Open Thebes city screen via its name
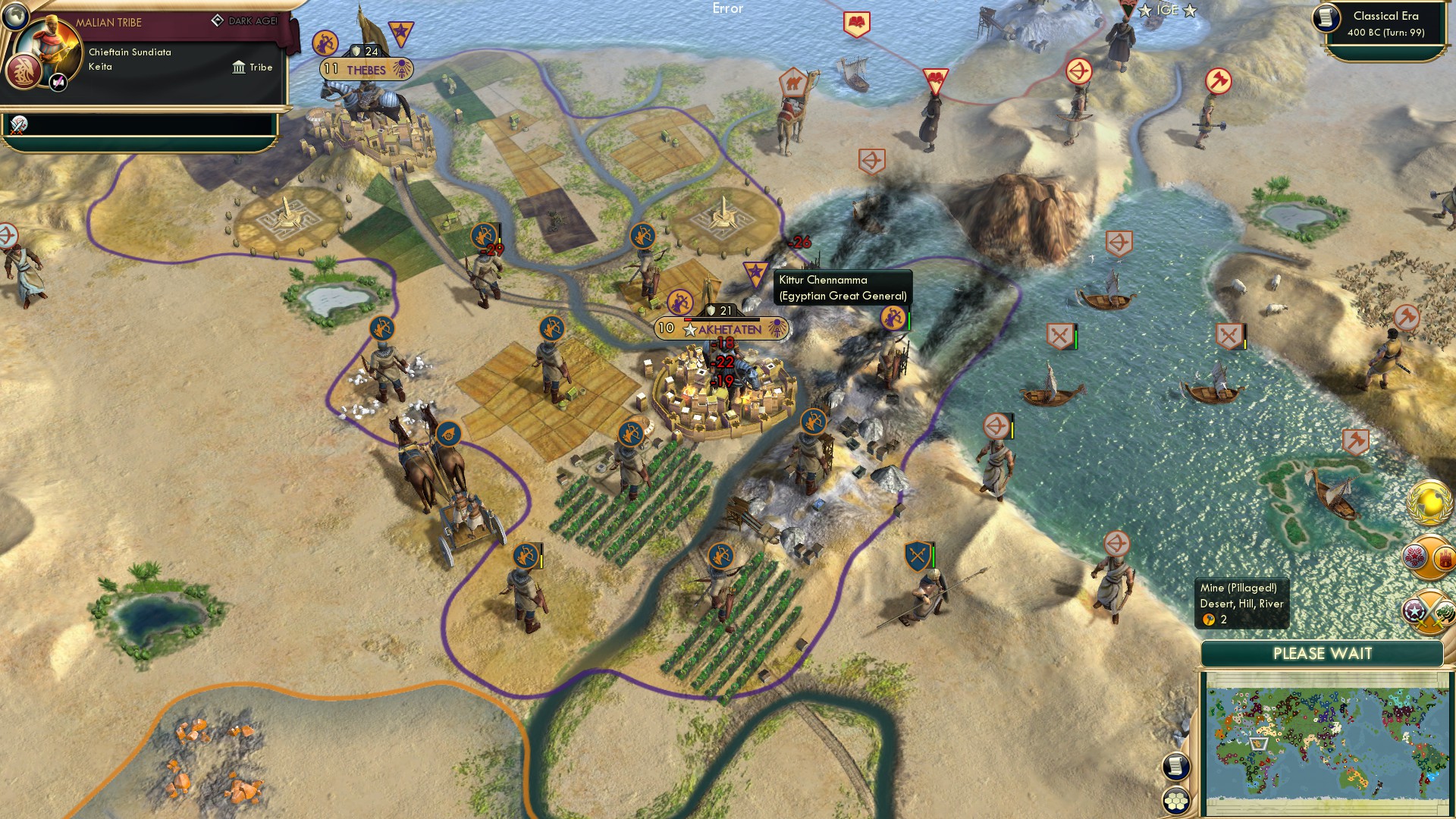This screenshot has height=819, width=1456. pyautogui.click(x=367, y=68)
